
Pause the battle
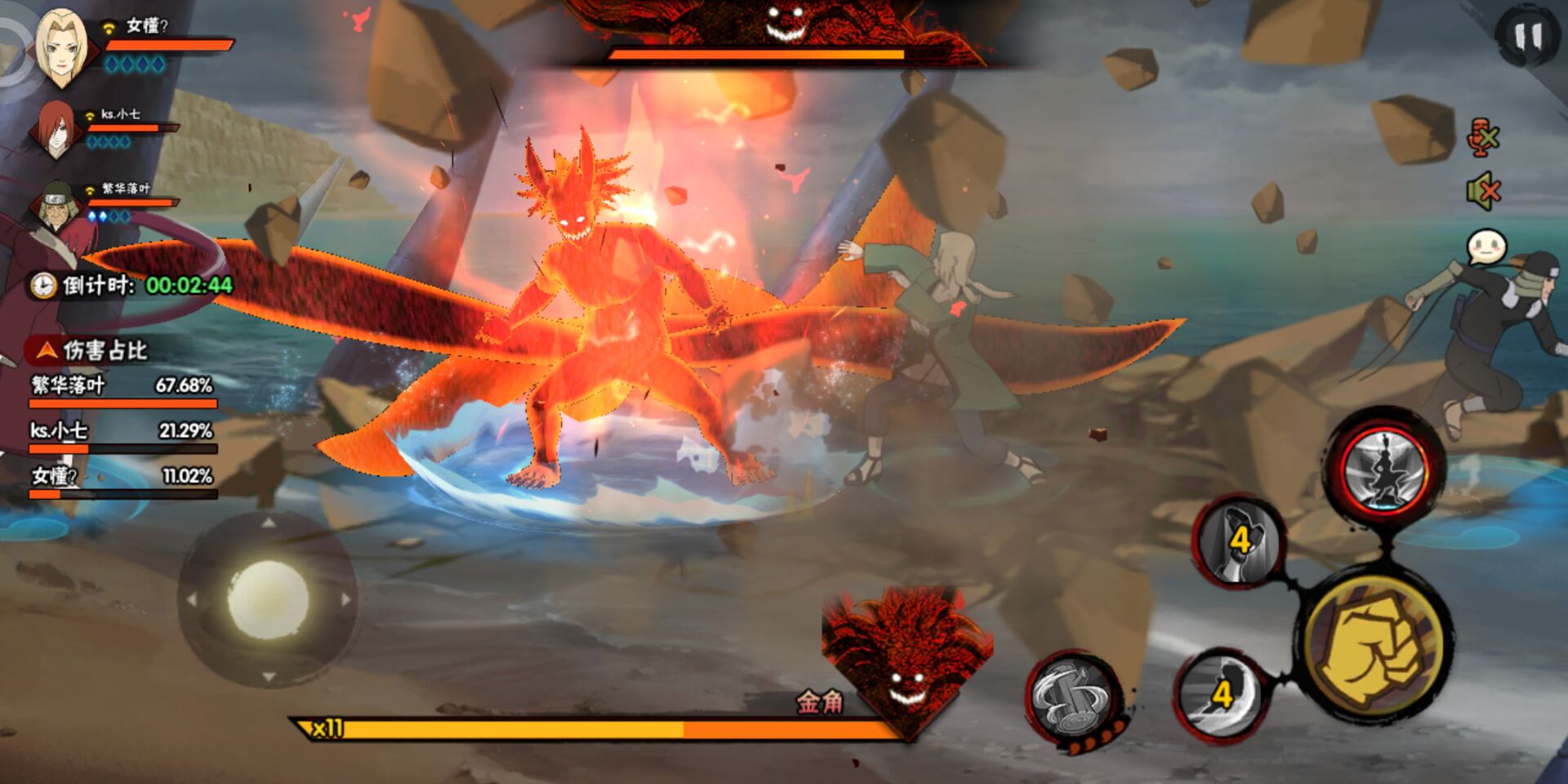(x=1528, y=38)
